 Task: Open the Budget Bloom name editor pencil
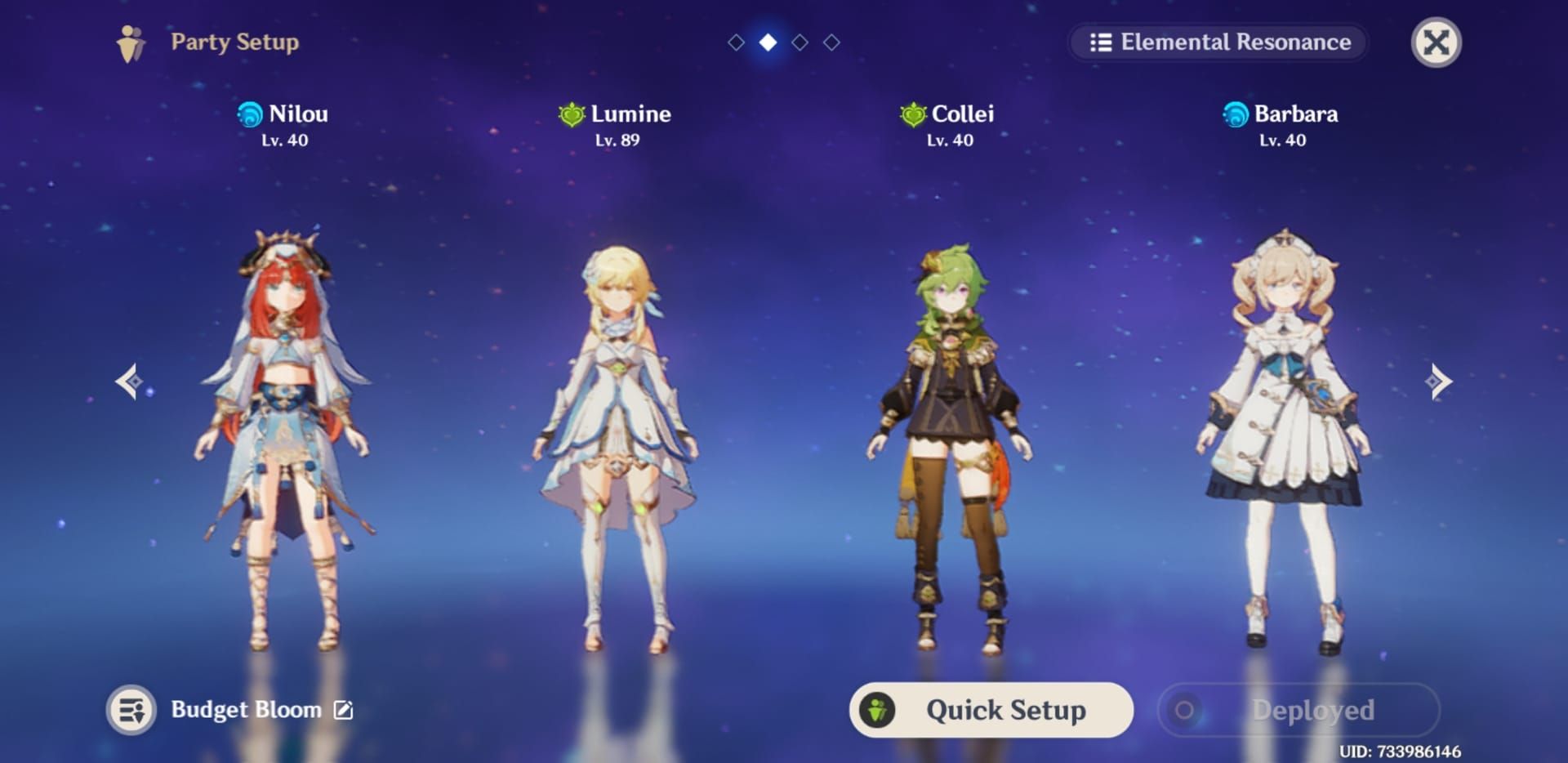(x=343, y=710)
